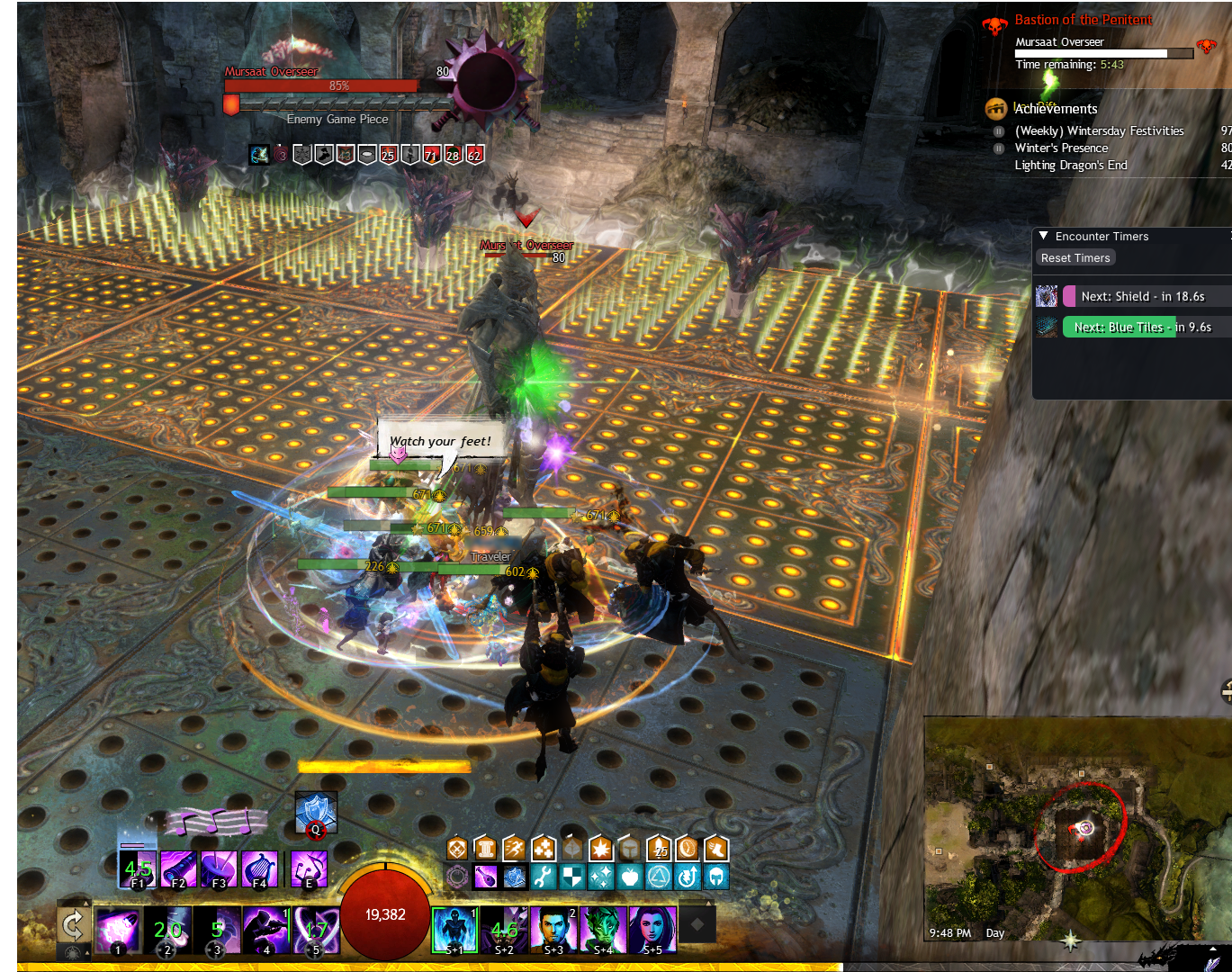
Task: Click the Reset Timers button
Action: pyautogui.click(x=1075, y=258)
